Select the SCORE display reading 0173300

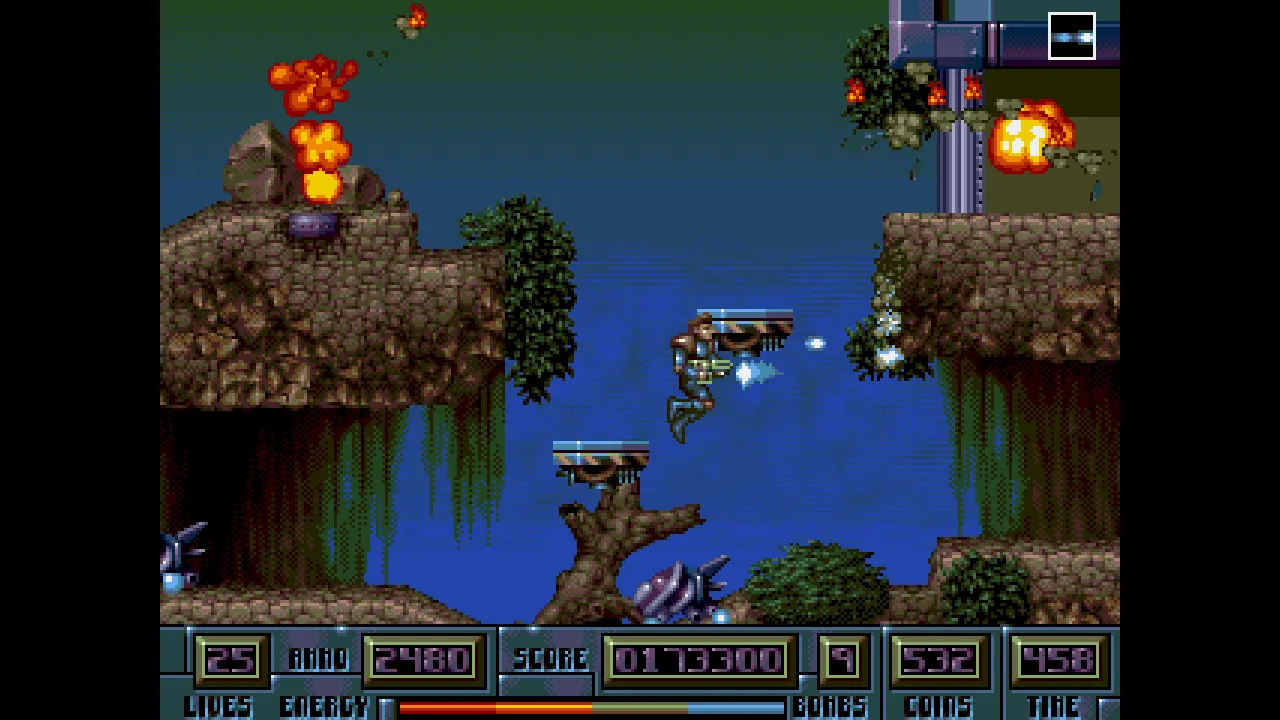[x=697, y=658]
